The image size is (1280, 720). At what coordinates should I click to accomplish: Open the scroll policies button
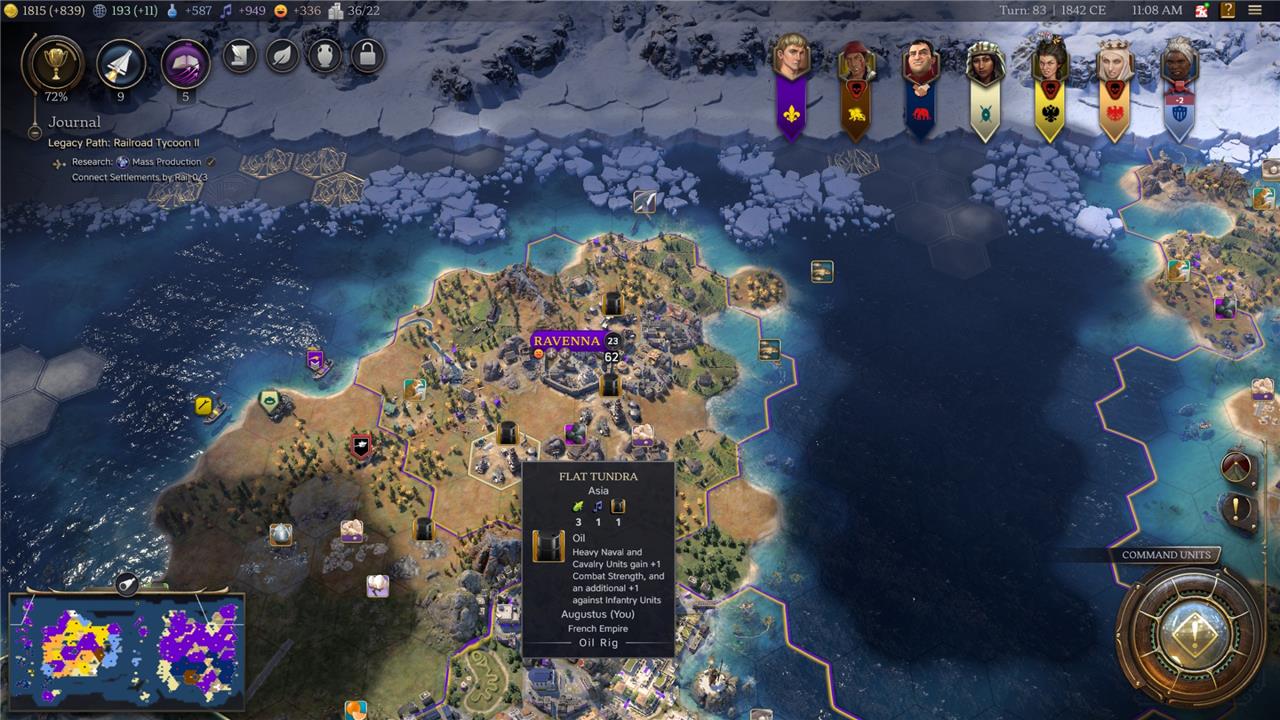point(239,55)
